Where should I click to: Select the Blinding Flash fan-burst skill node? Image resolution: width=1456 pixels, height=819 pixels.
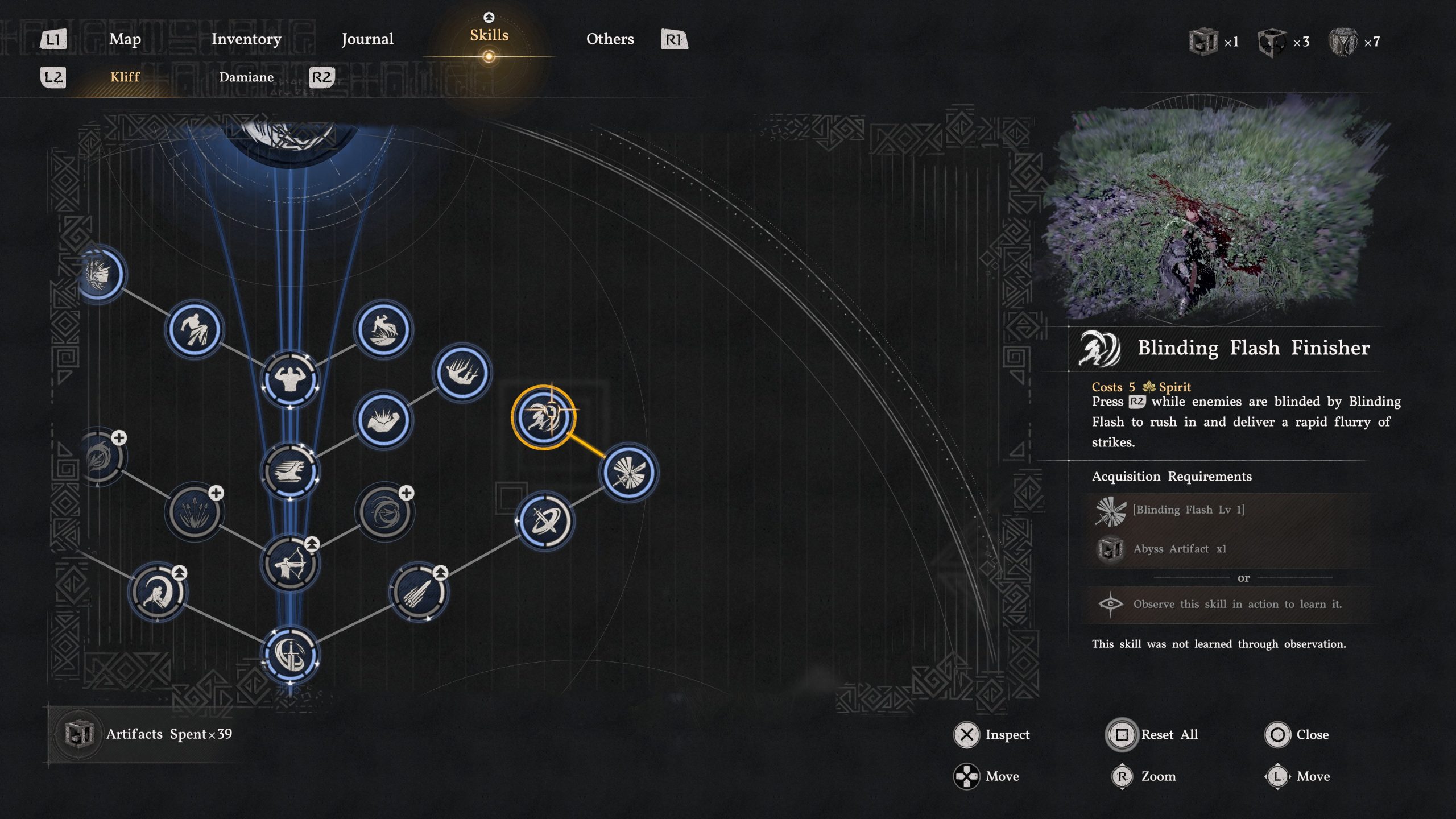coord(630,471)
